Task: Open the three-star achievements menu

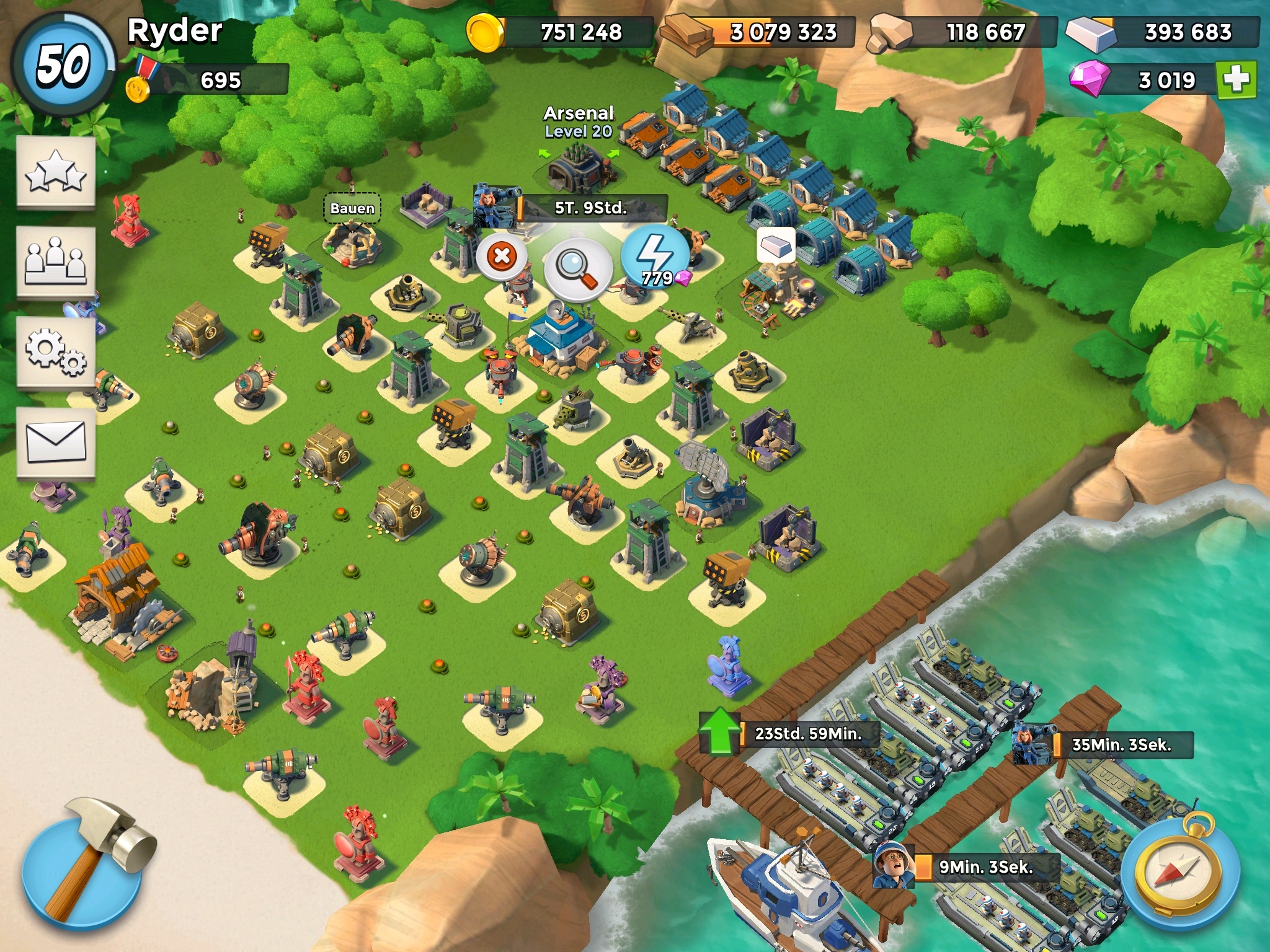Action: click(56, 172)
